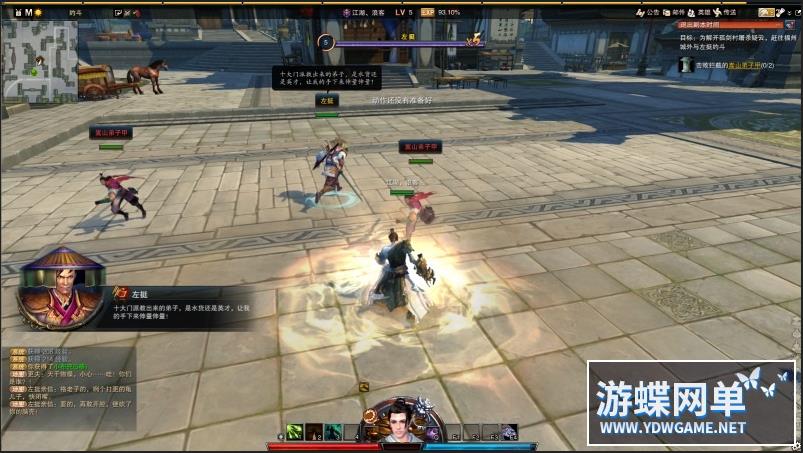Toggle the M map button in the top bar

click(28, 12)
